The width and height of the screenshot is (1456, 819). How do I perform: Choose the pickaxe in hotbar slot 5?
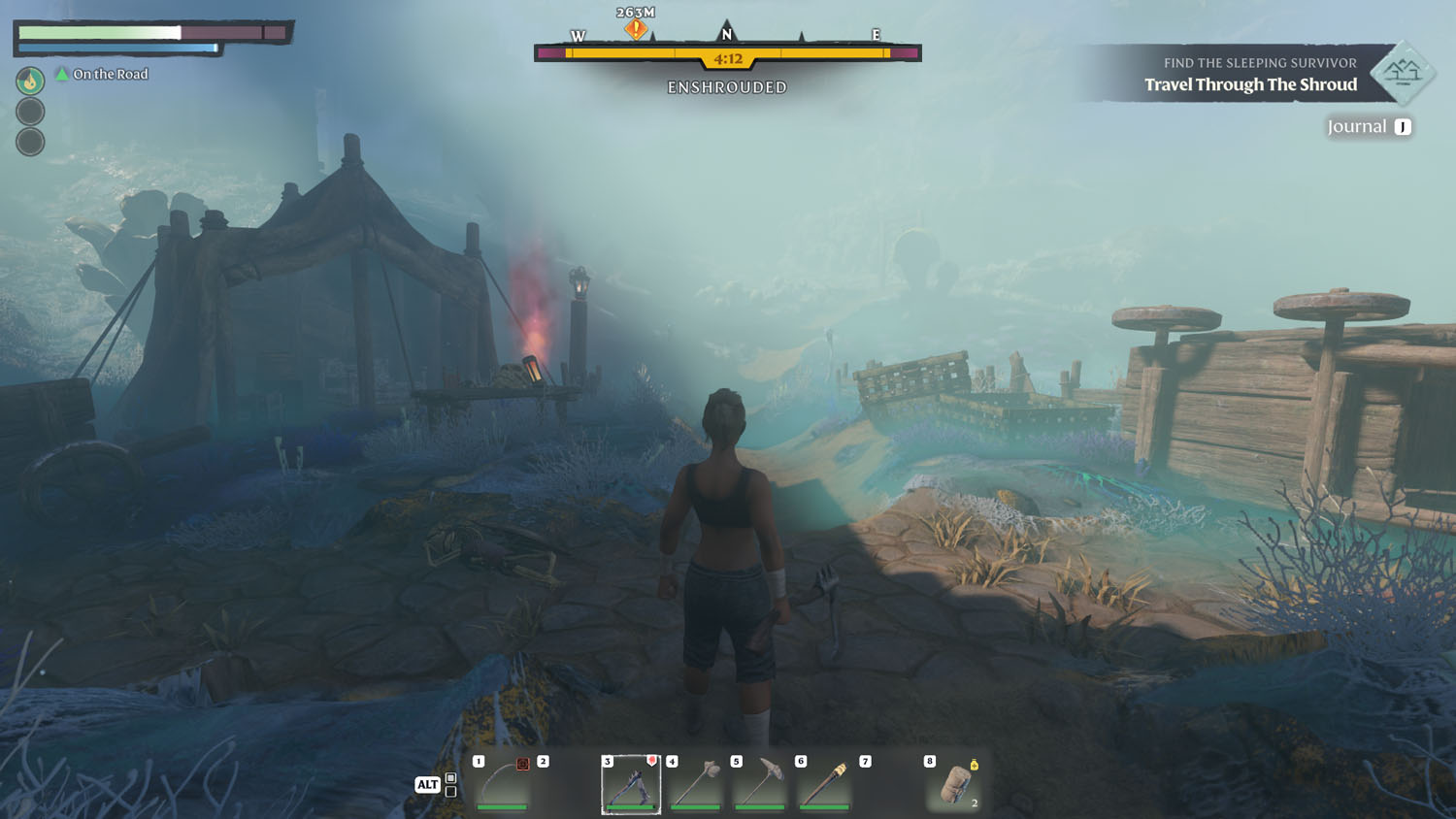pos(760,783)
